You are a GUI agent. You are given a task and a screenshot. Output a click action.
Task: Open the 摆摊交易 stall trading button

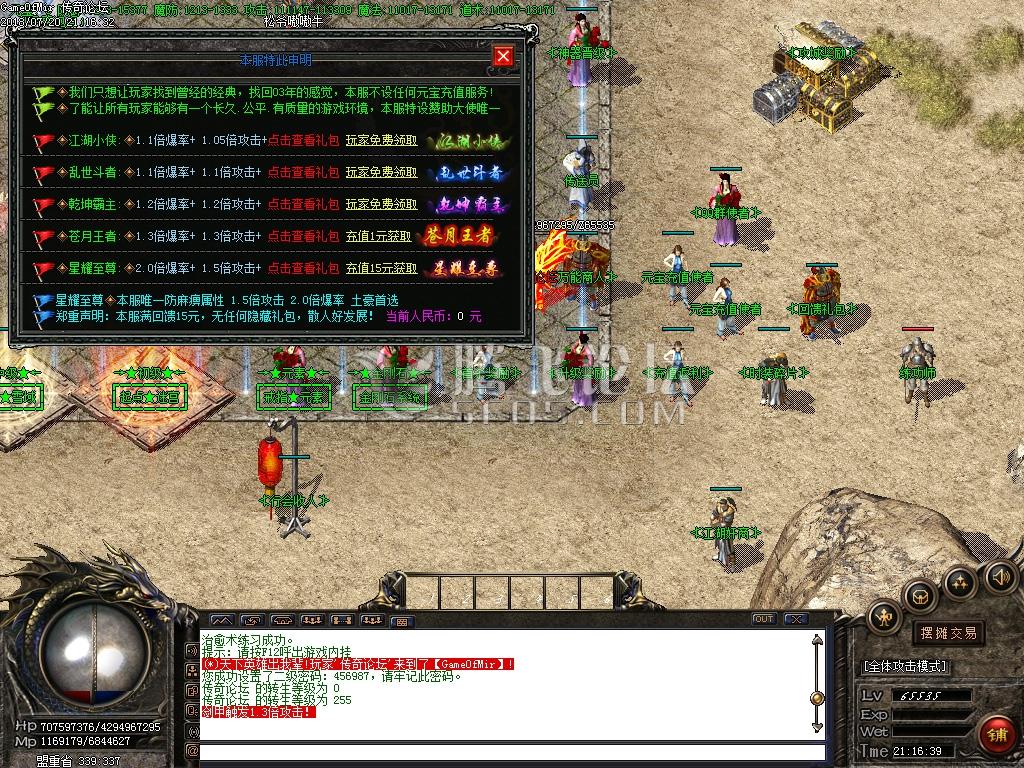coord(946,633)
